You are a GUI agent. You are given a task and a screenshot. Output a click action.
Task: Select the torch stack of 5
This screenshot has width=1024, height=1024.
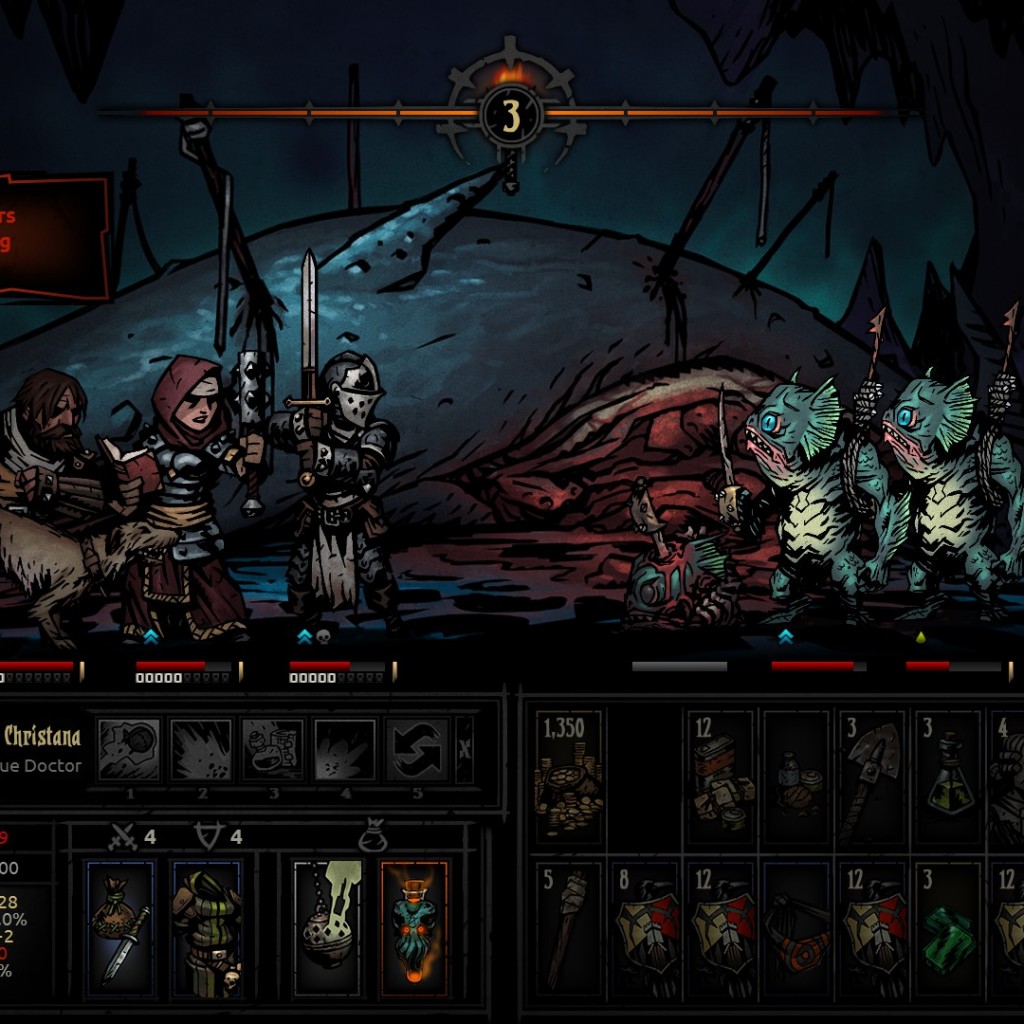pos(569,929)
